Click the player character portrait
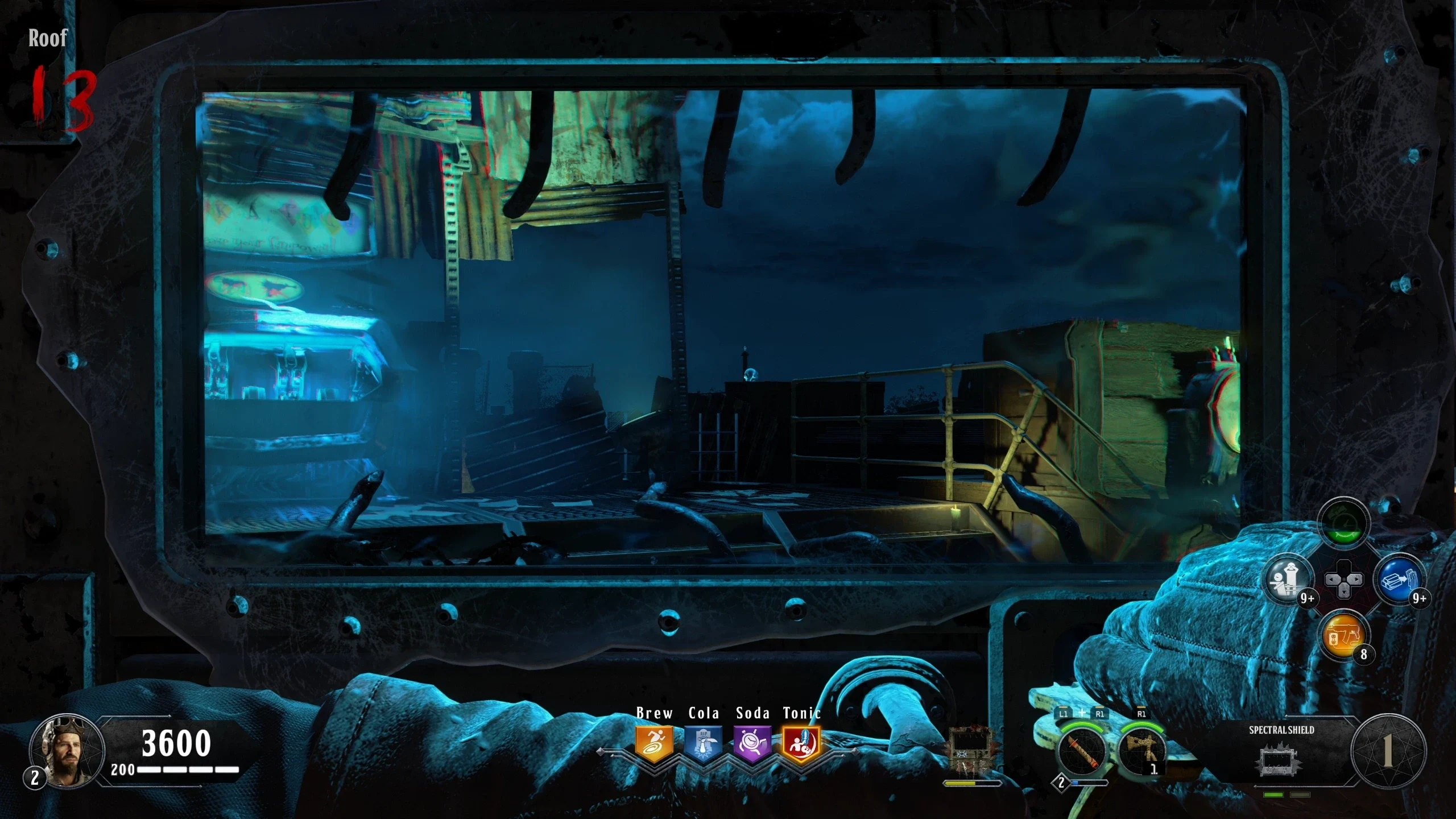1456x819 pixels. click(67, 751)
